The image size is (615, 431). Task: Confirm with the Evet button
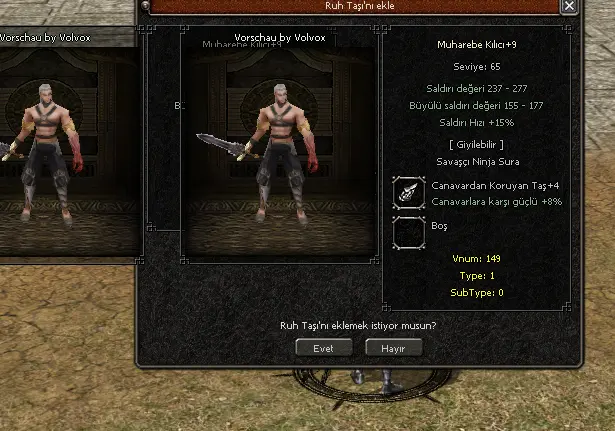(x=325, y=348)
